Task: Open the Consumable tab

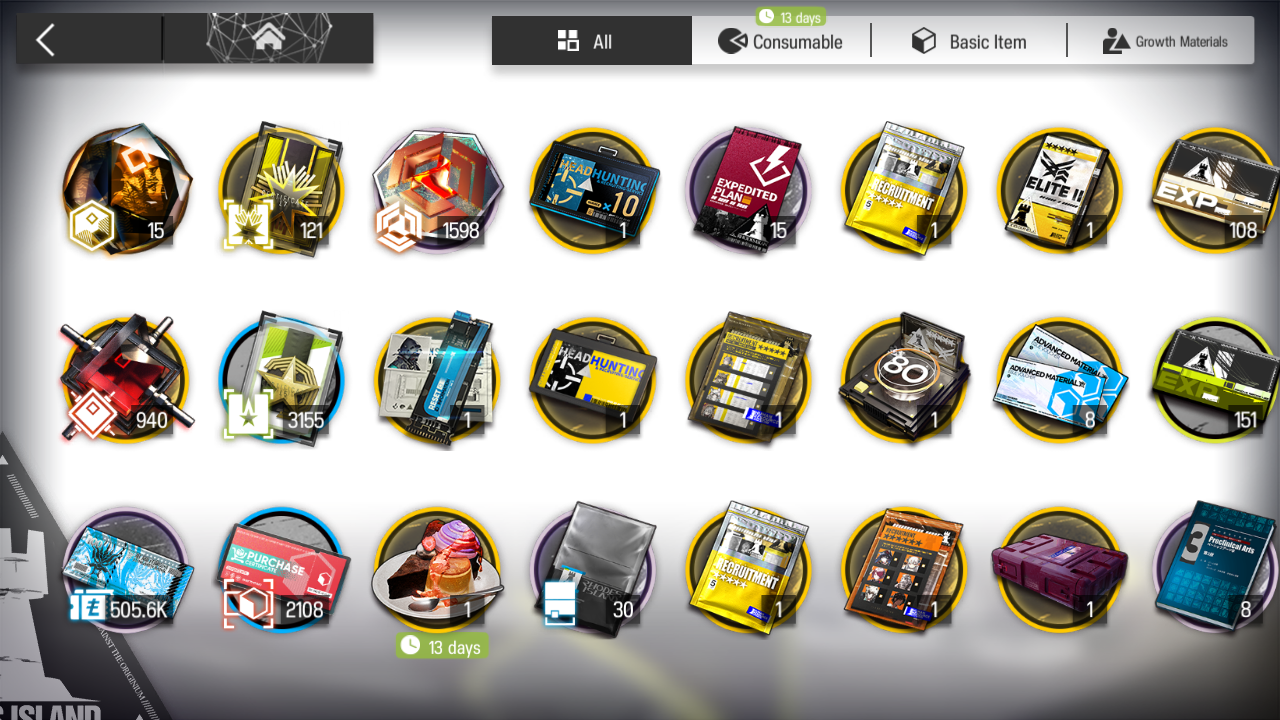Action: [781, 42]
